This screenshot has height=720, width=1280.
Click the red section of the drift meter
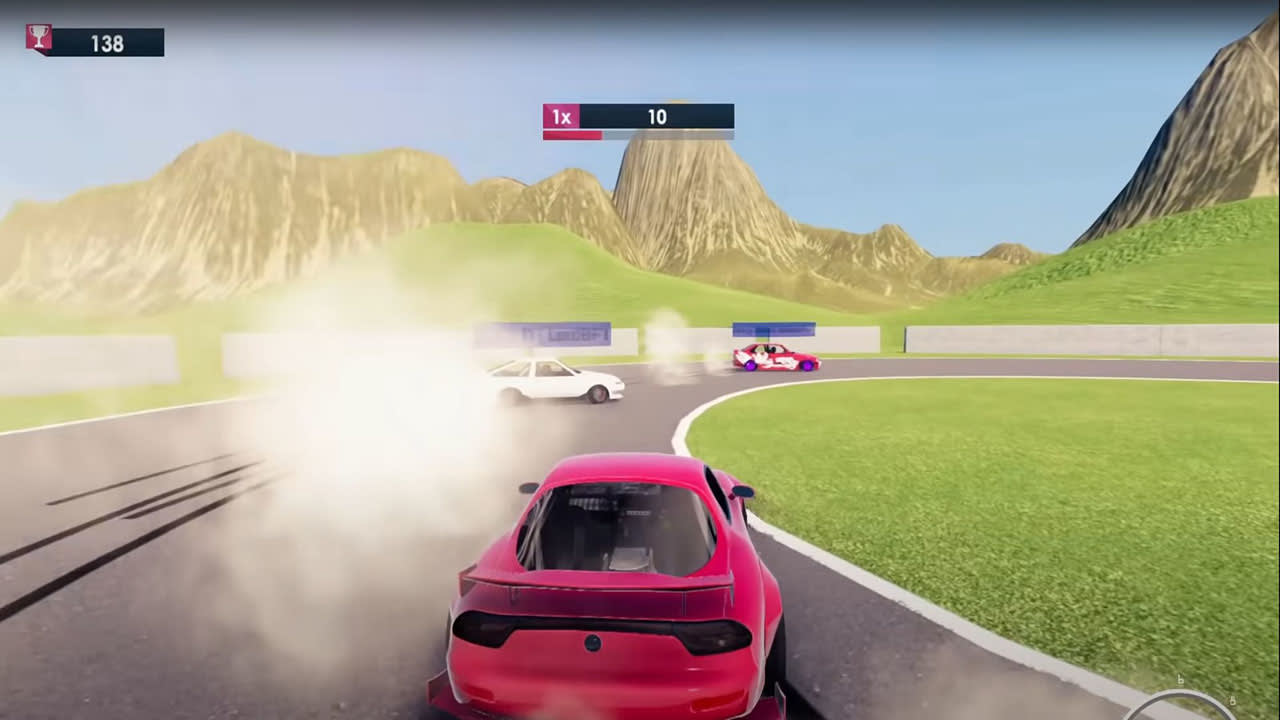point(572,133)
